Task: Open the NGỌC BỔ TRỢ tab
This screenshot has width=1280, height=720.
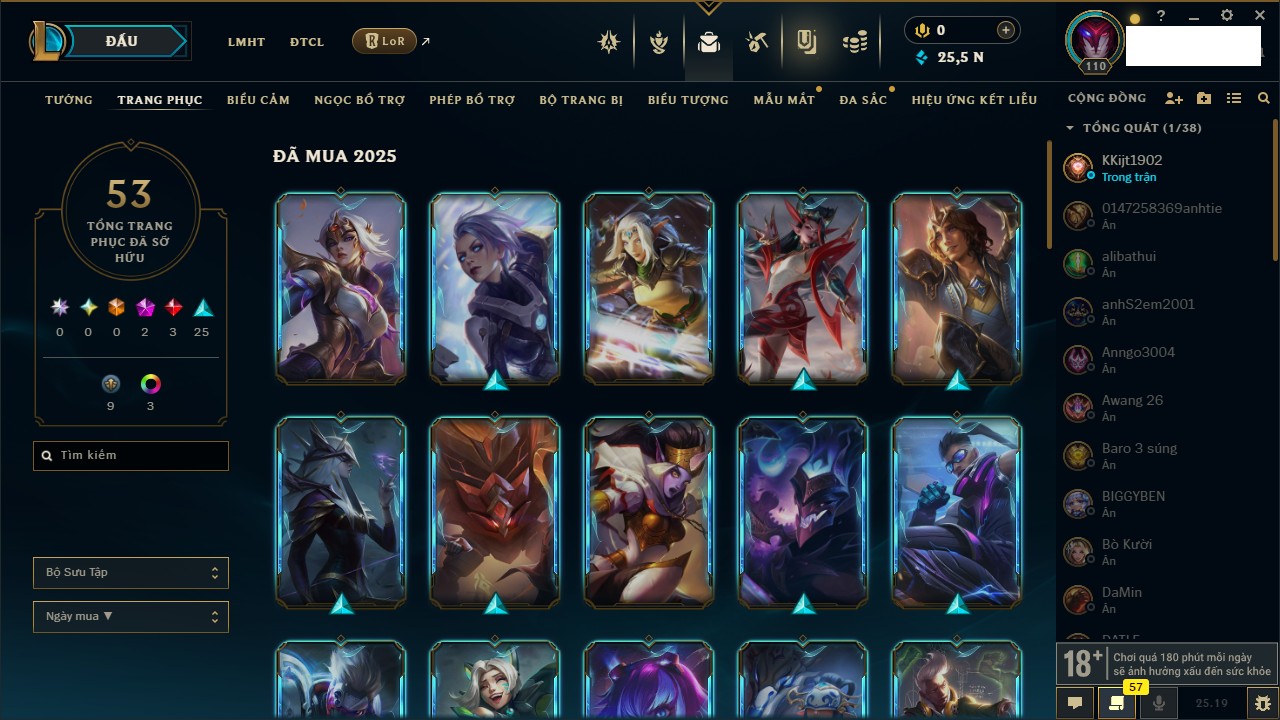Action: coord(359,100)
